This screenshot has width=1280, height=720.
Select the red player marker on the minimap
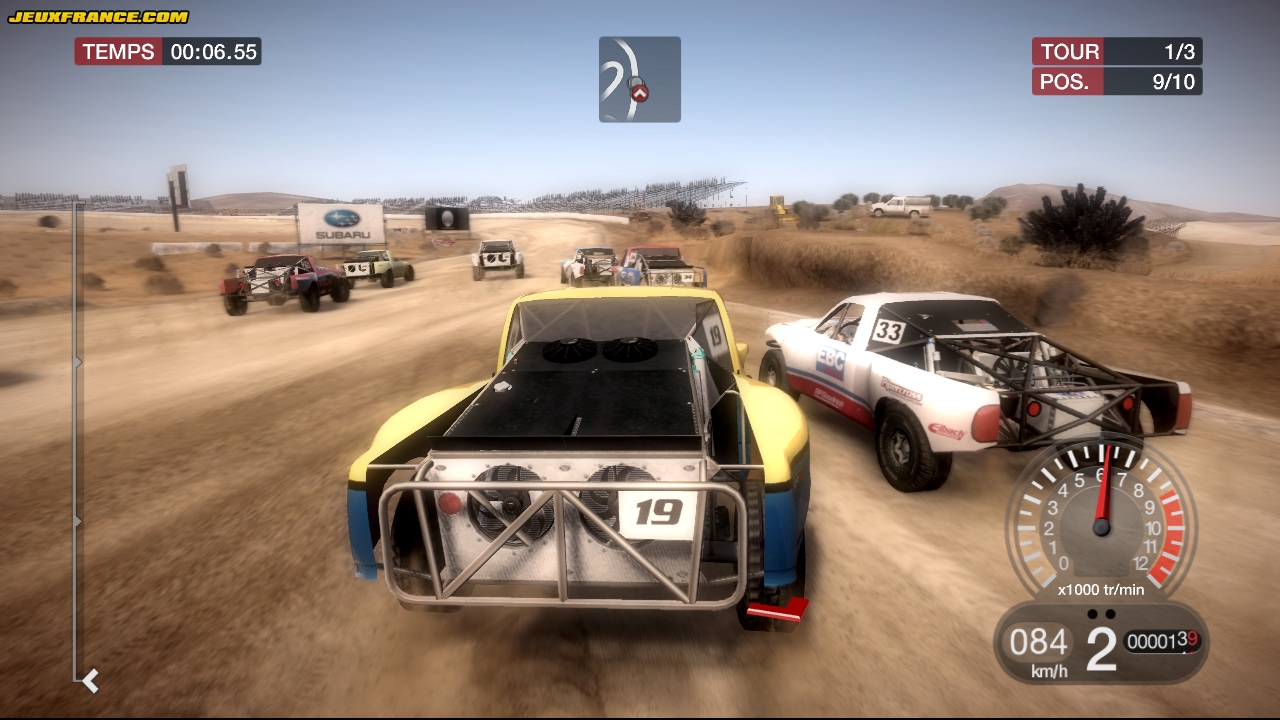(x=639, y=93)
